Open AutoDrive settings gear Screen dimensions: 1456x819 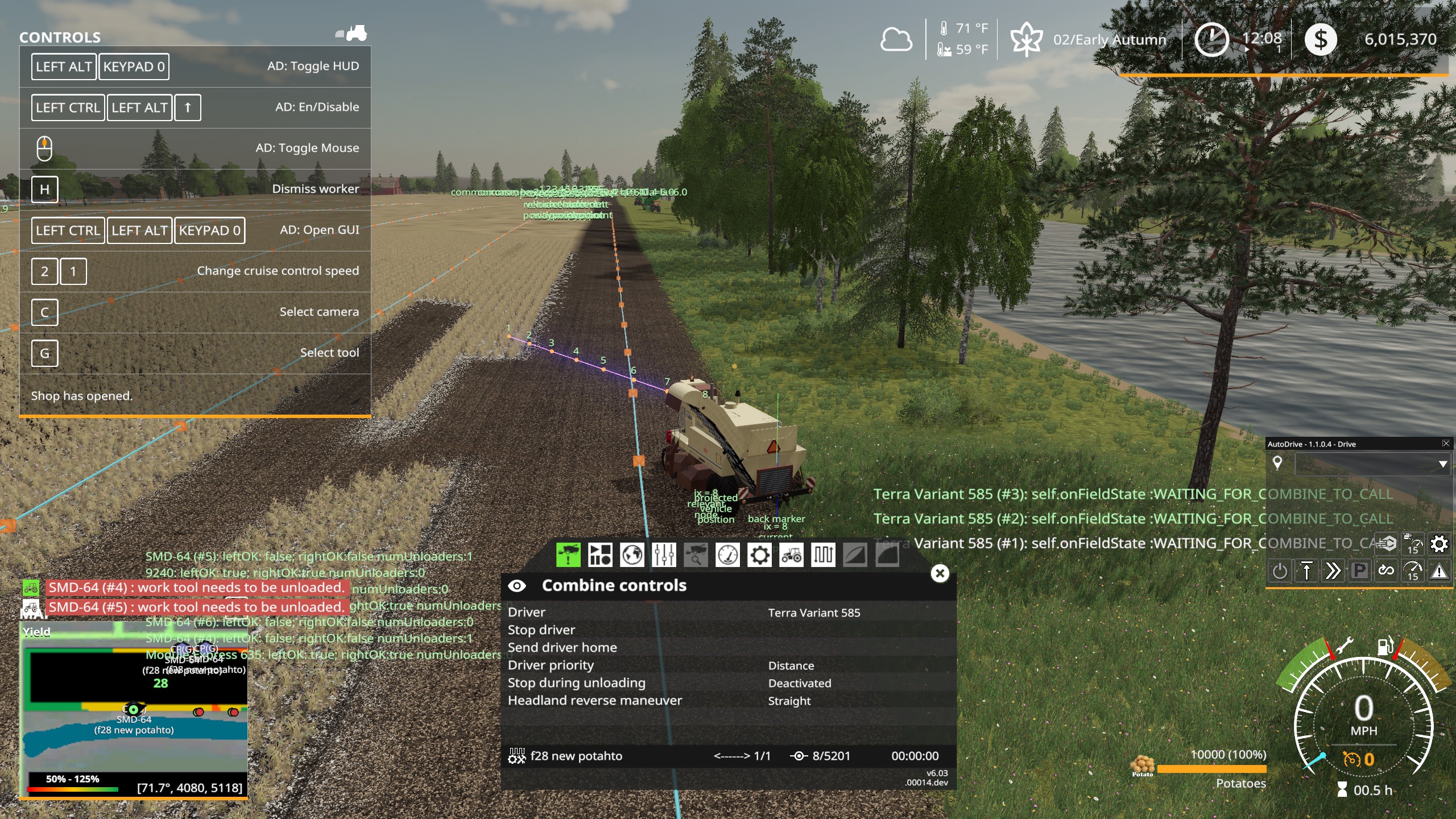[x=1439, y=544]
